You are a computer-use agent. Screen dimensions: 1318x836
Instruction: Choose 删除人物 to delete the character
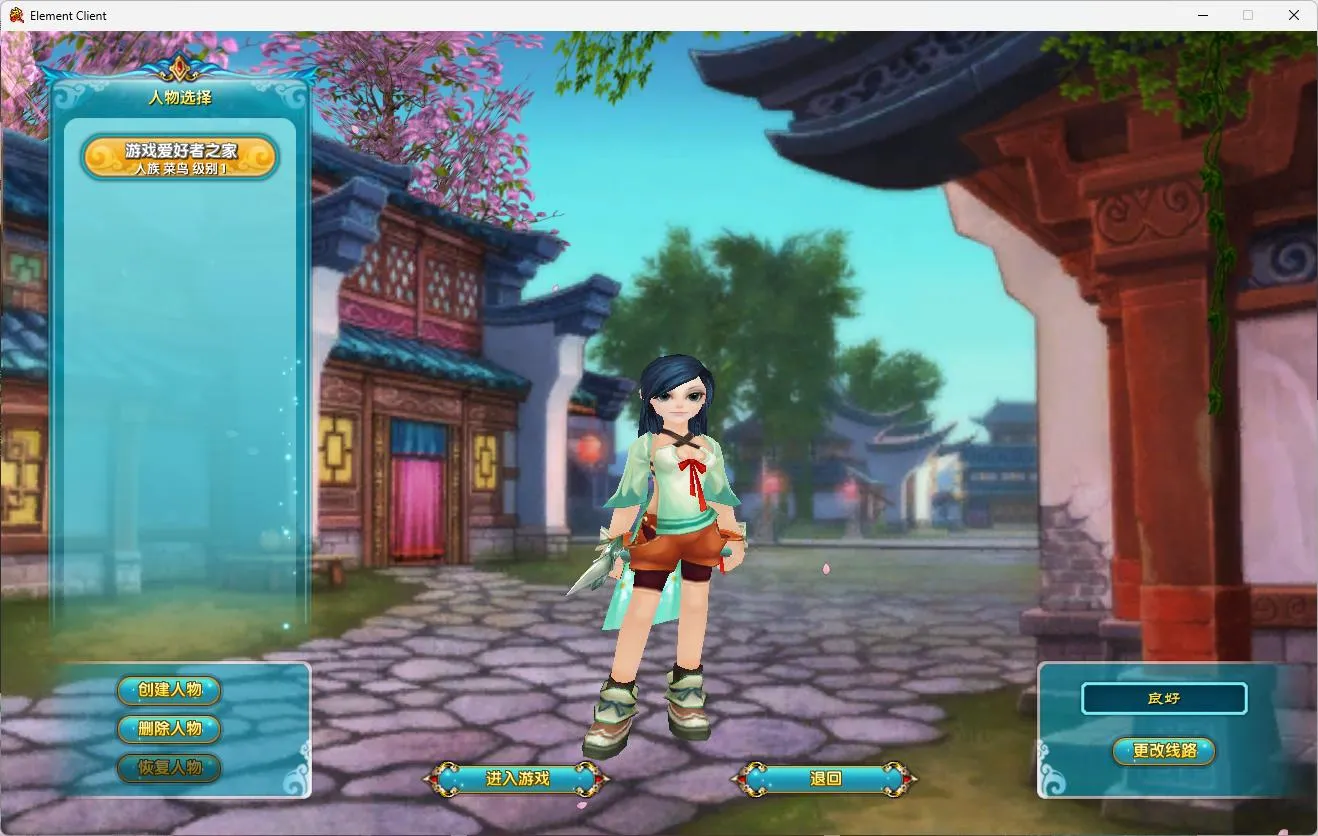point(169,729)
